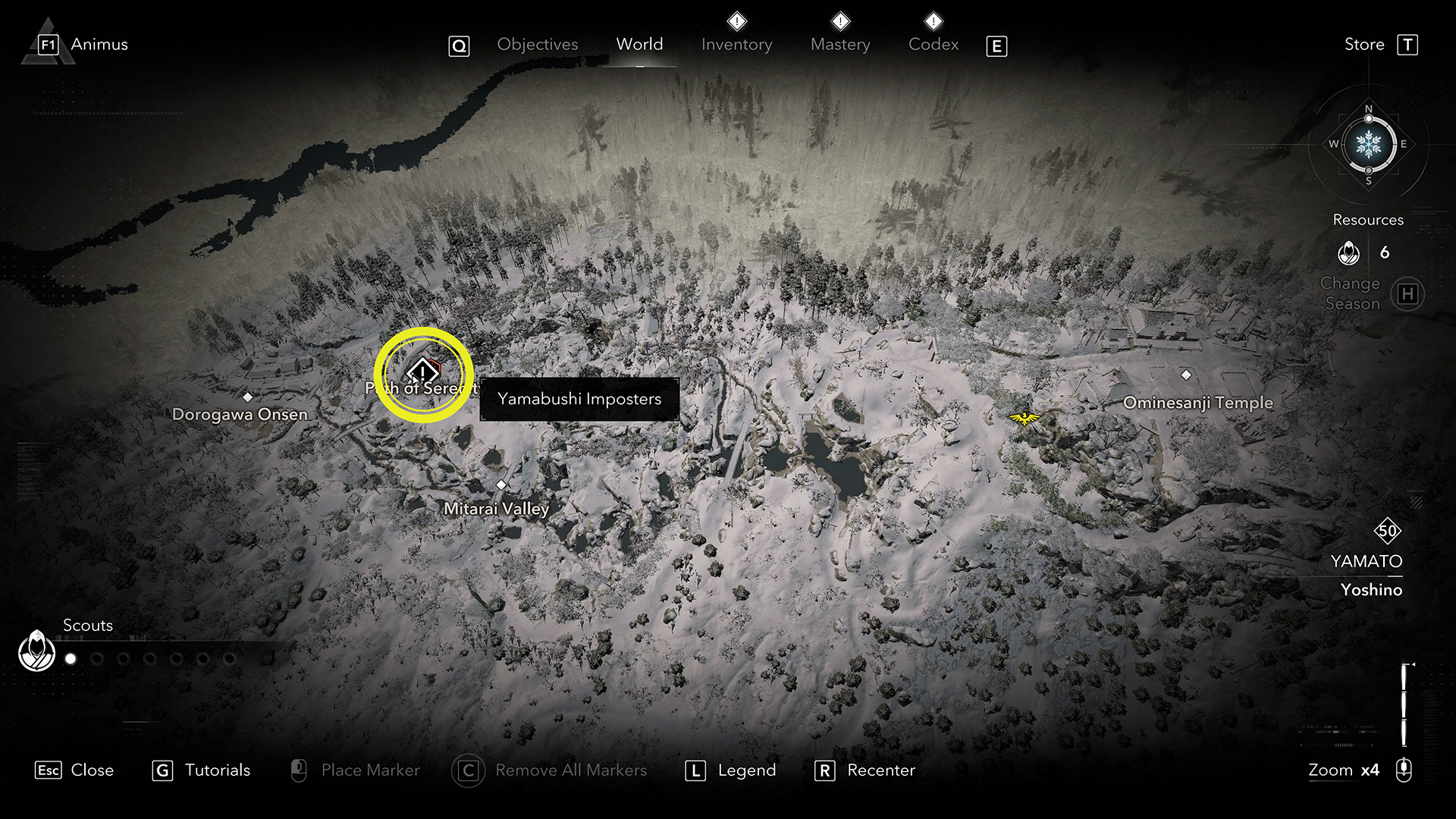The width and height of the screenshot is (1456, 819).
Task: Select the Ominesanji Temple location marker
Action: click(x=1186, y=375)
